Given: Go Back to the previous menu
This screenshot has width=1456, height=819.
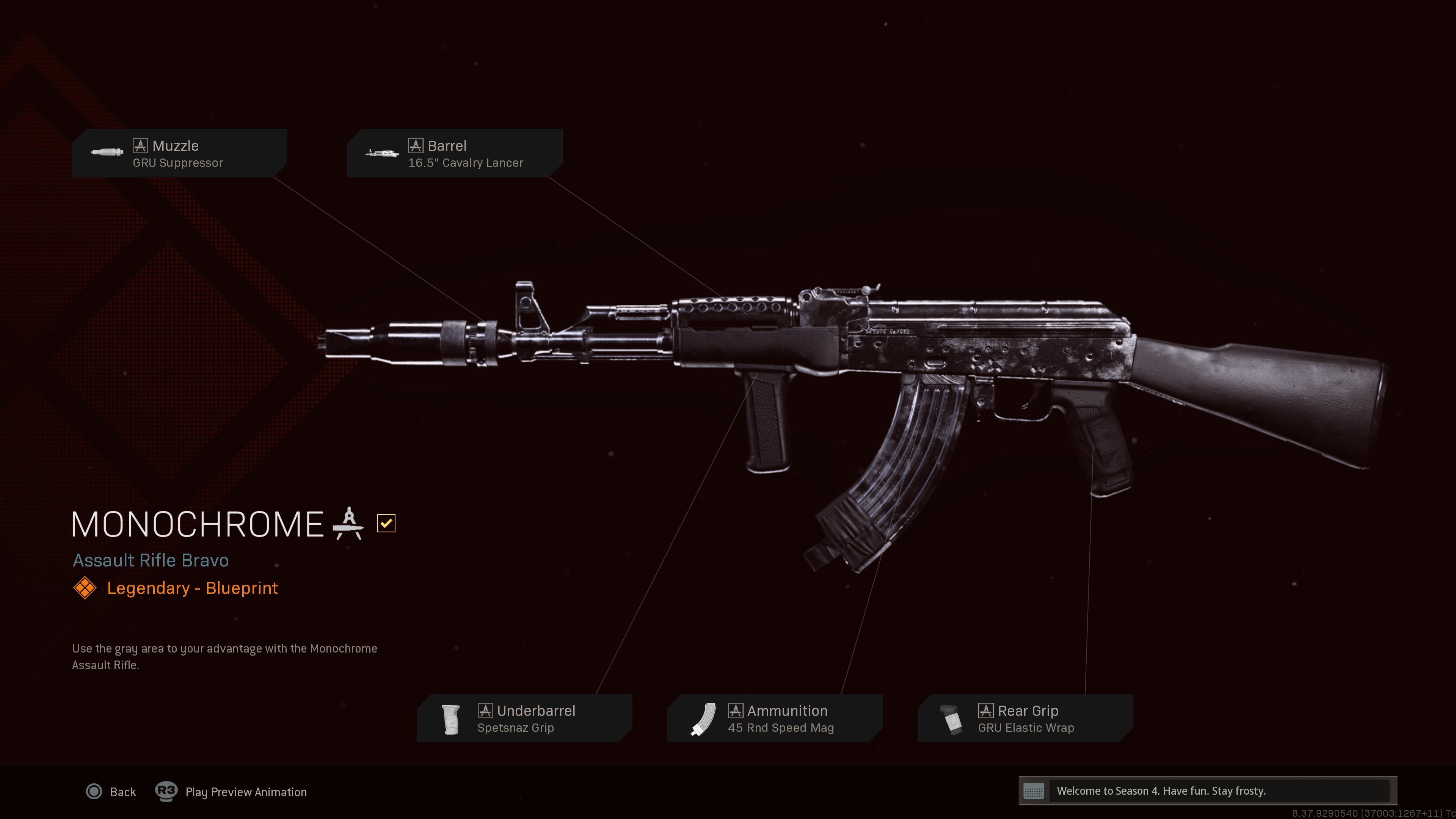Looking at the screenshot, I should 111,792.
